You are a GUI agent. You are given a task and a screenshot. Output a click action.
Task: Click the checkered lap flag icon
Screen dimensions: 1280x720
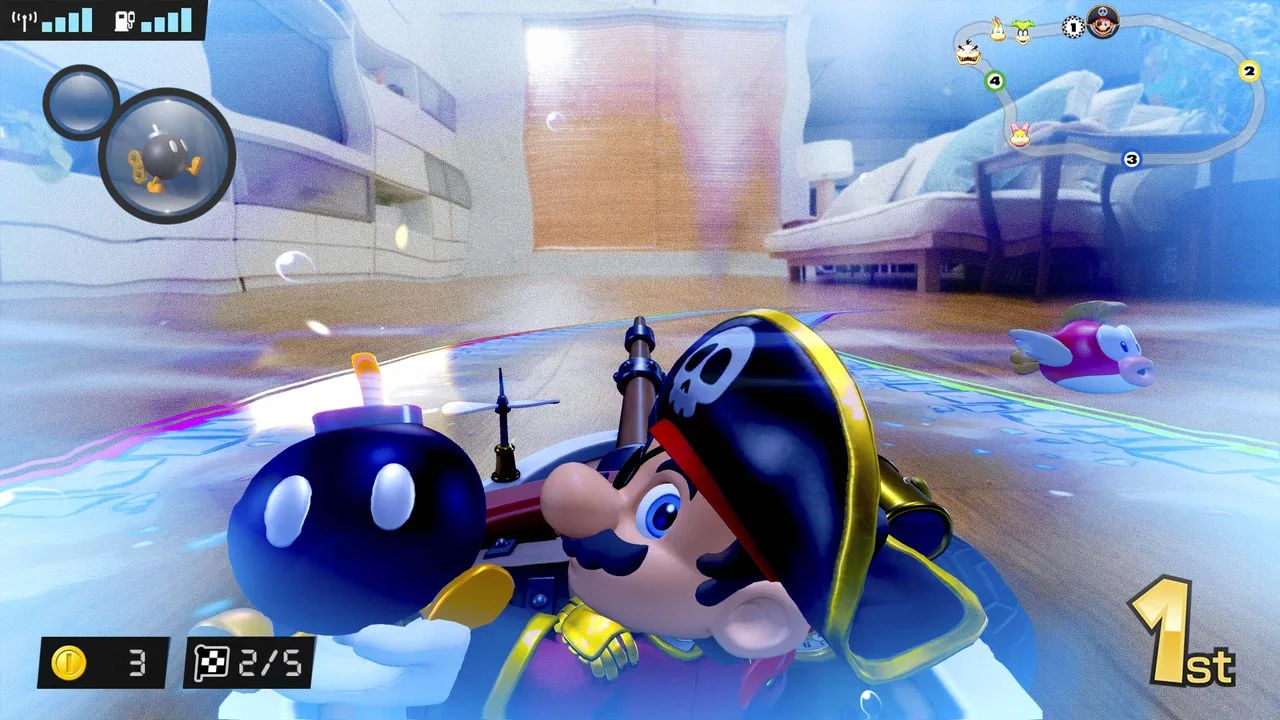[x=214, y=663]
